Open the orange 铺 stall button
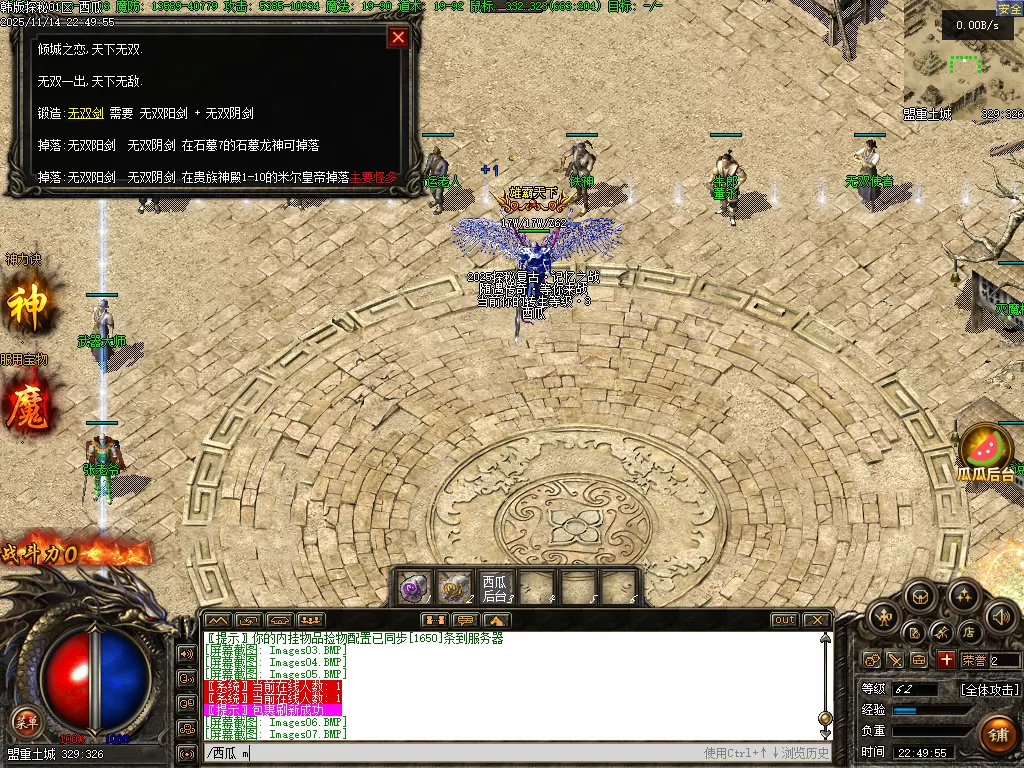Viewport: 1024px width, 768px height. (x=997, y=734)
